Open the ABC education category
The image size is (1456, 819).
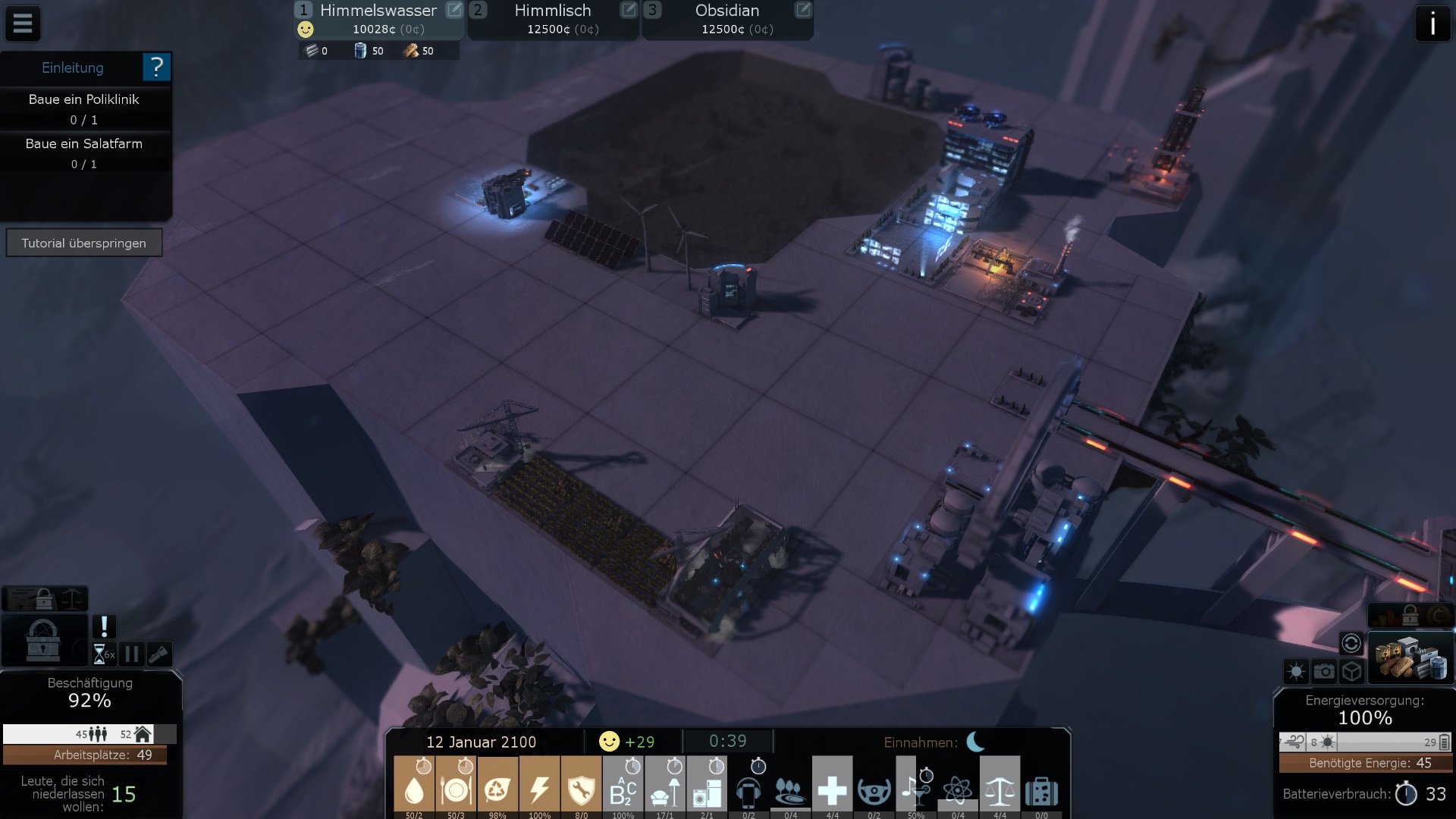point(623,789)
